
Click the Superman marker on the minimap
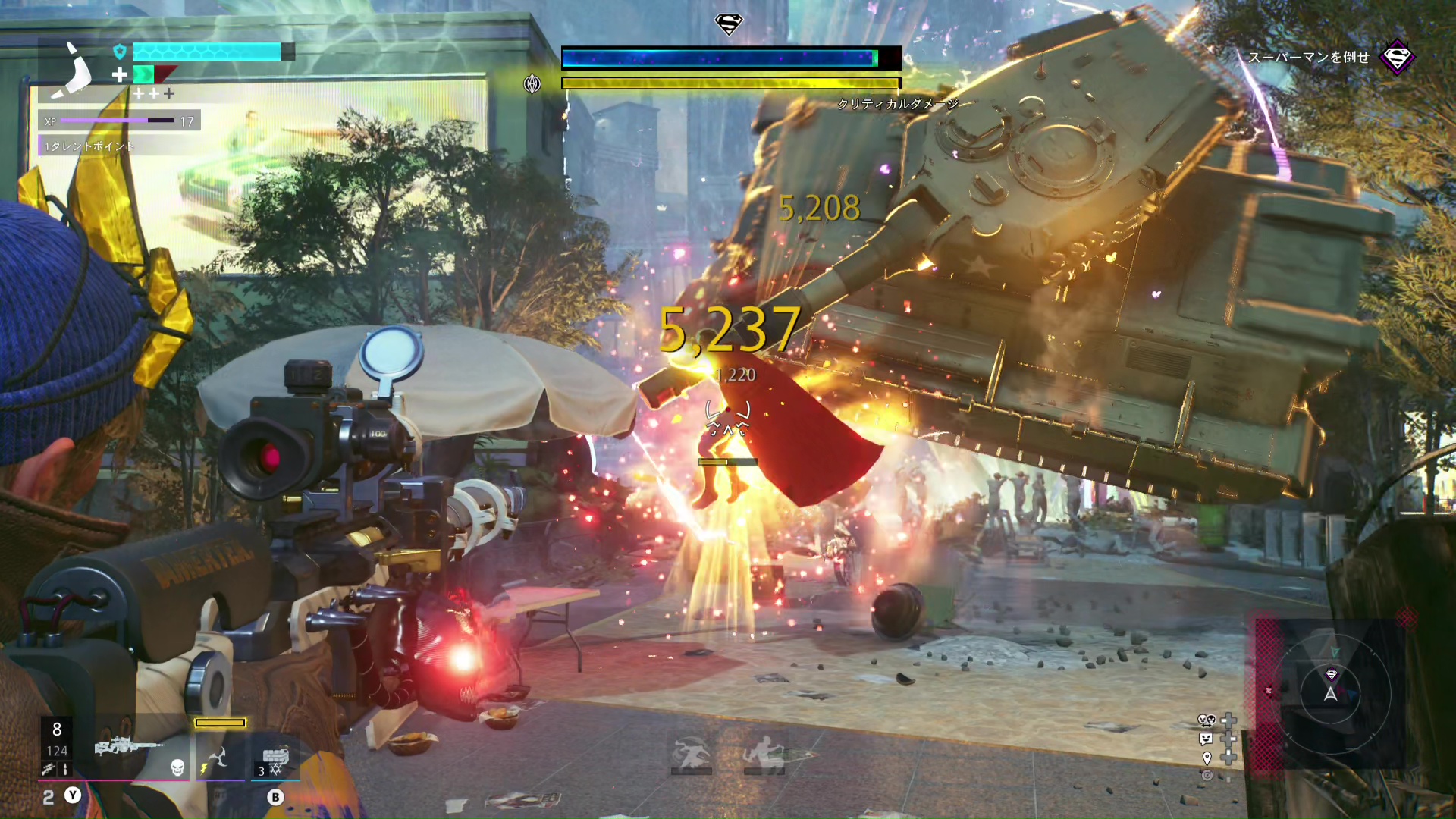[1332, 674]
